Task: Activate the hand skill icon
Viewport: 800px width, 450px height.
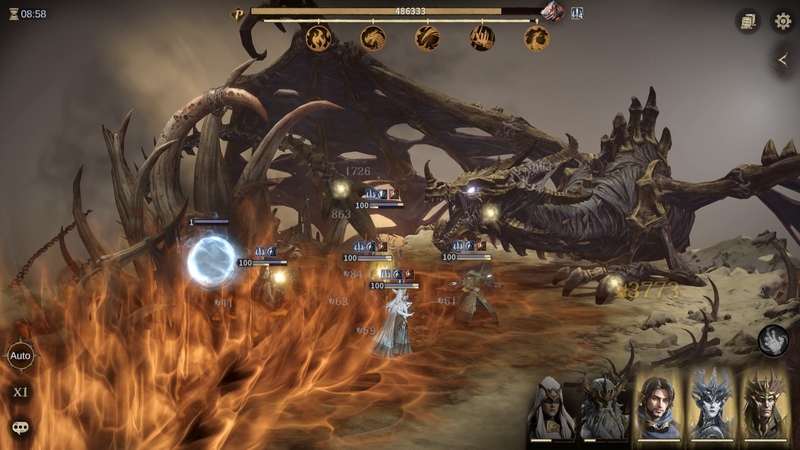Action: click(772, 341)
